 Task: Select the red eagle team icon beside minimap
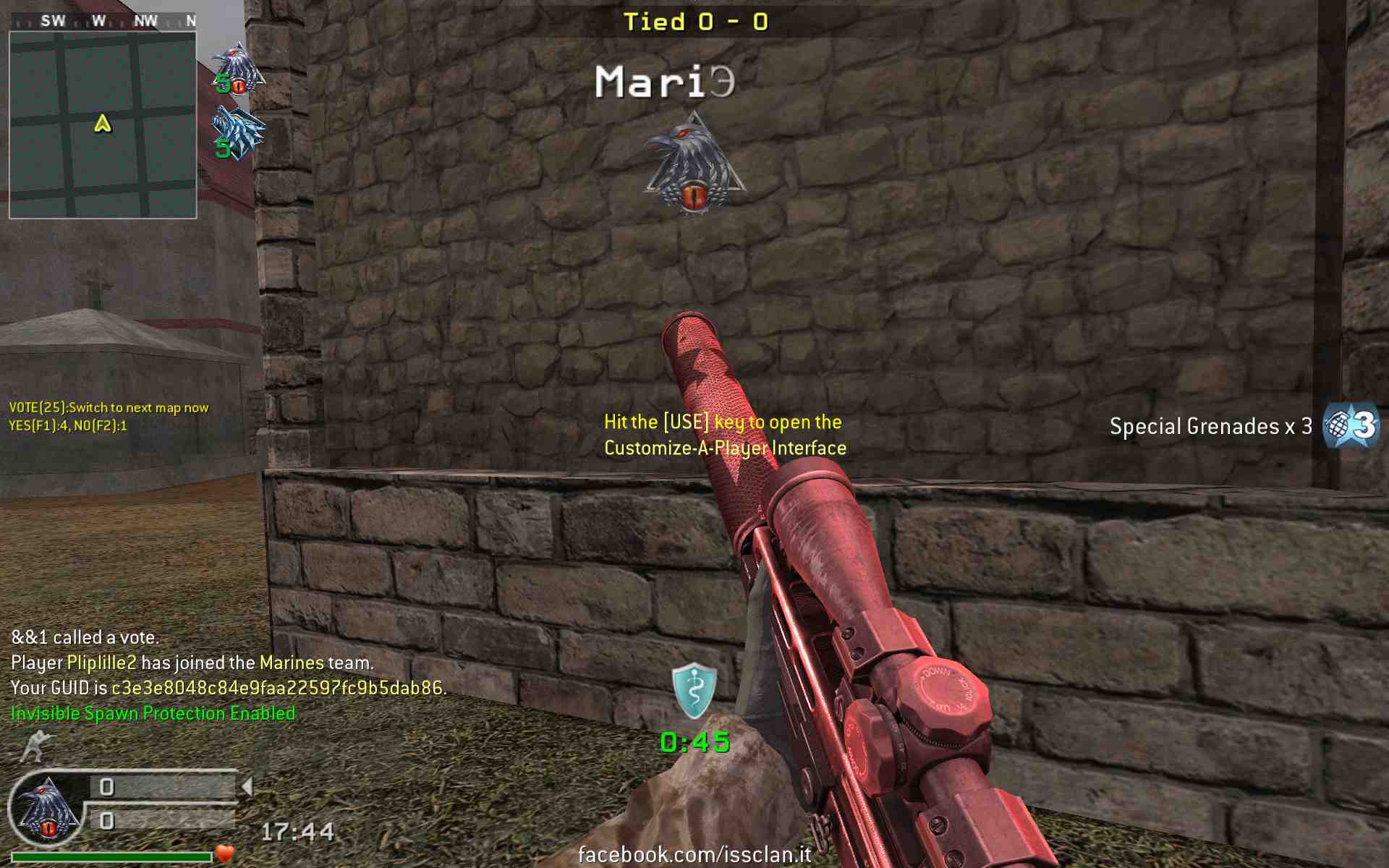tap(237, 69)
